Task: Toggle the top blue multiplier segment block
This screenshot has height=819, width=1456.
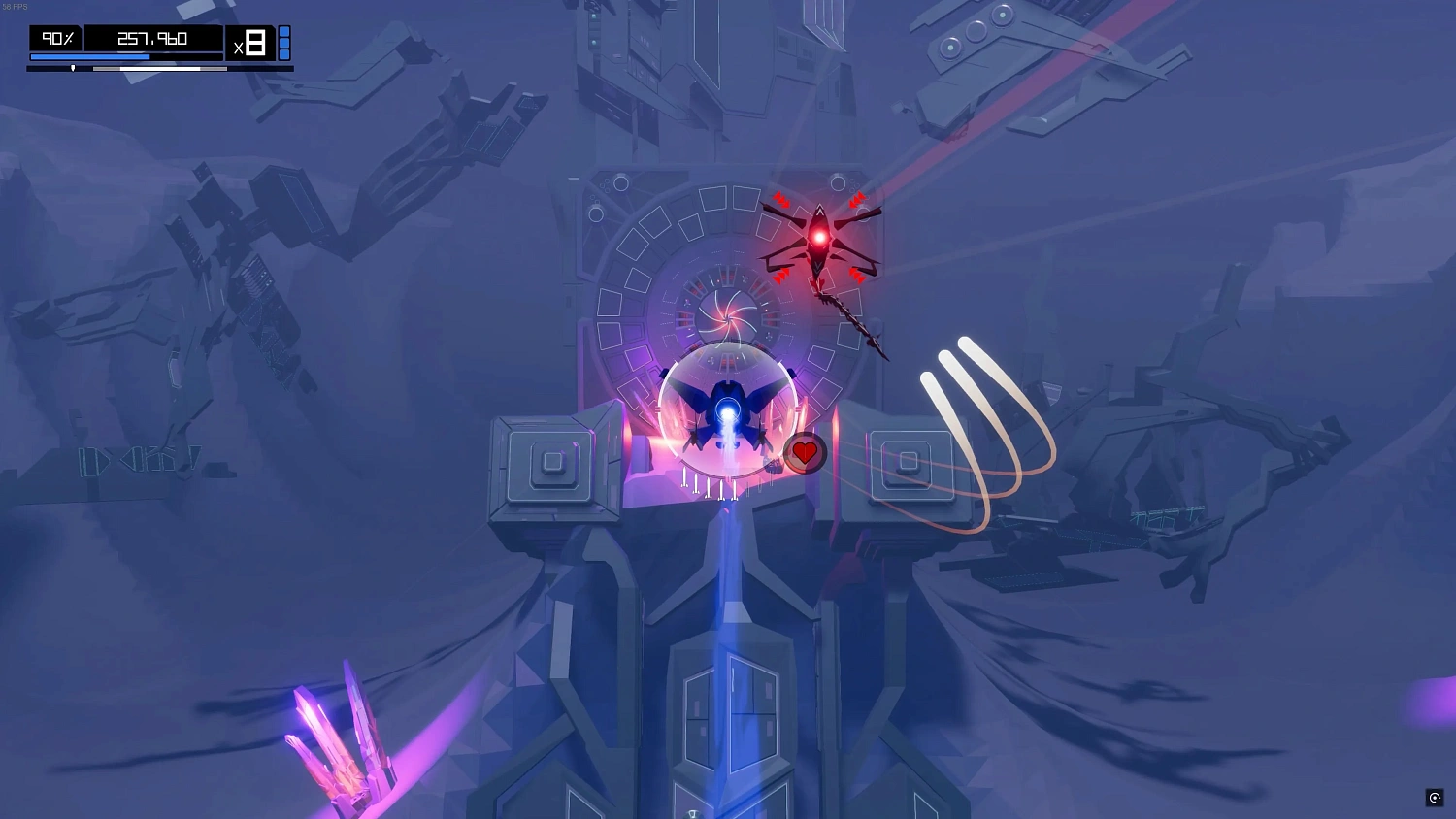Action: point(283,30)
